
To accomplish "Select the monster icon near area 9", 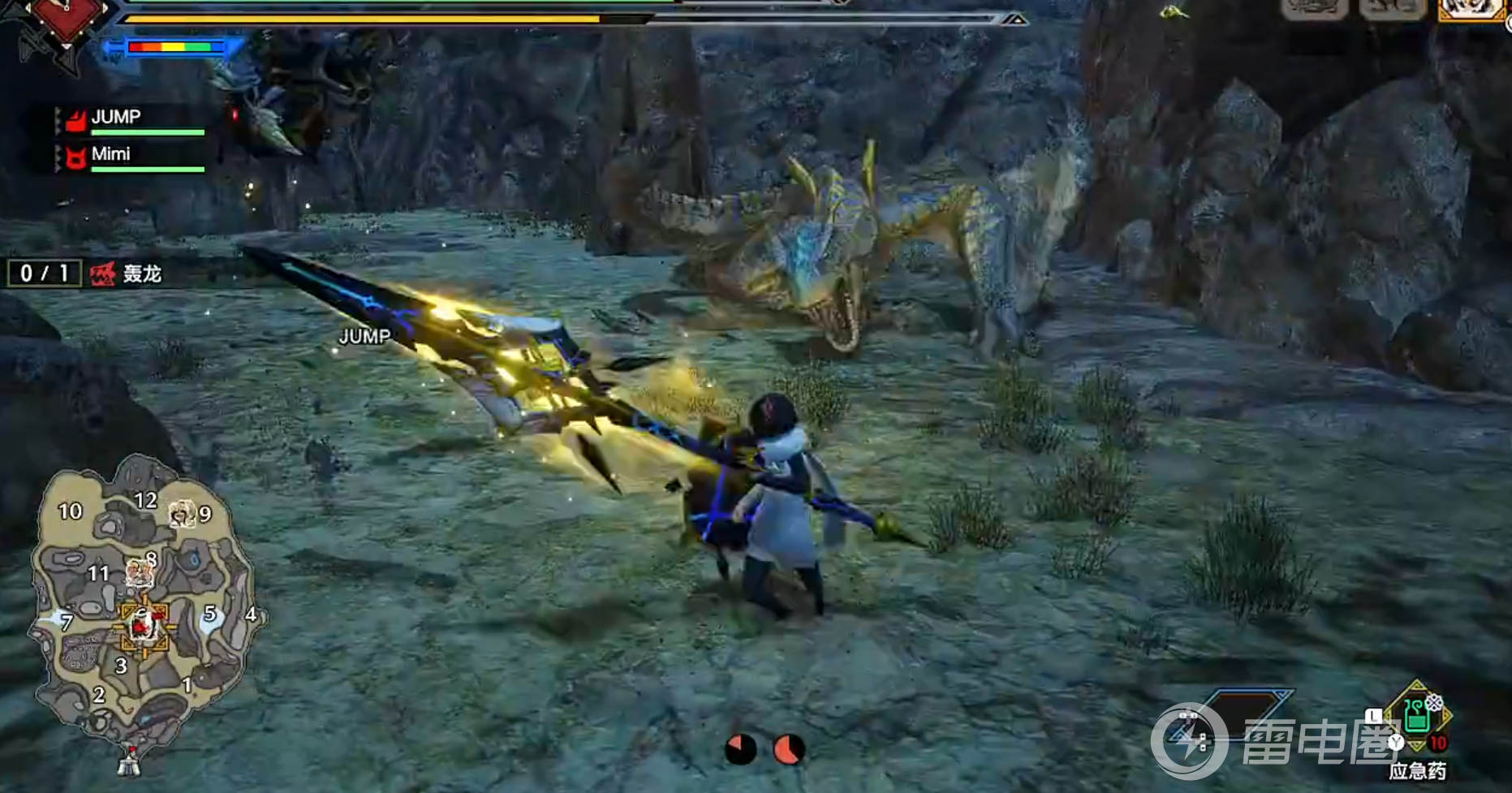I will tap(182, 513).
